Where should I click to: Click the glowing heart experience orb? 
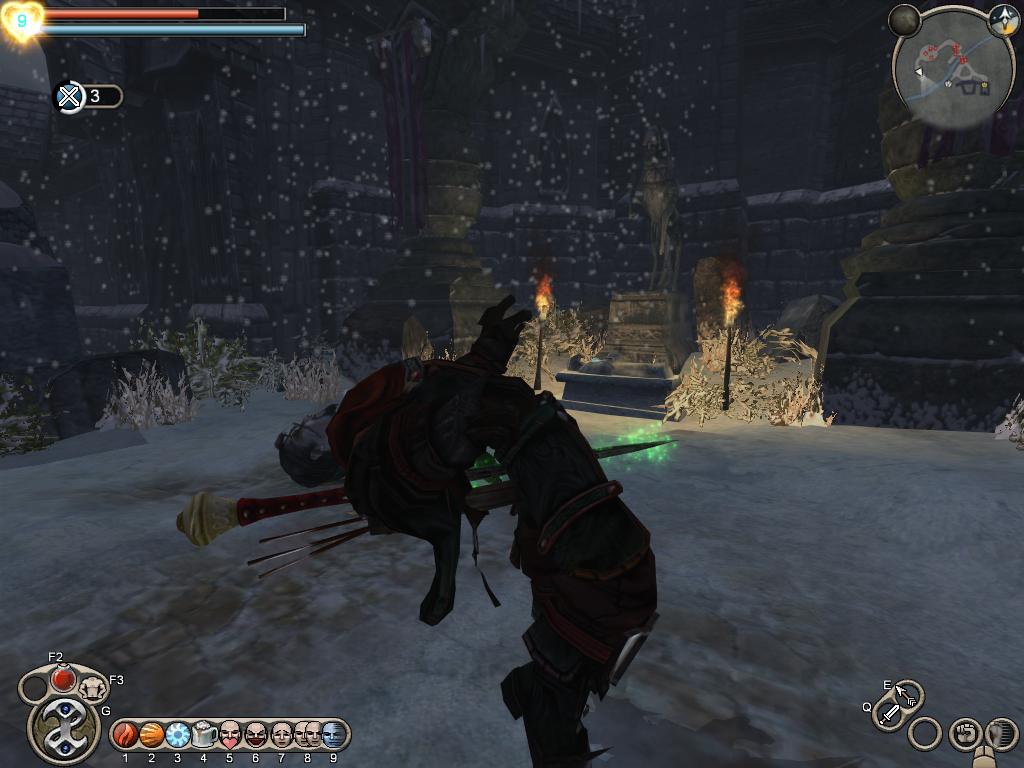[x=21, y=21]
